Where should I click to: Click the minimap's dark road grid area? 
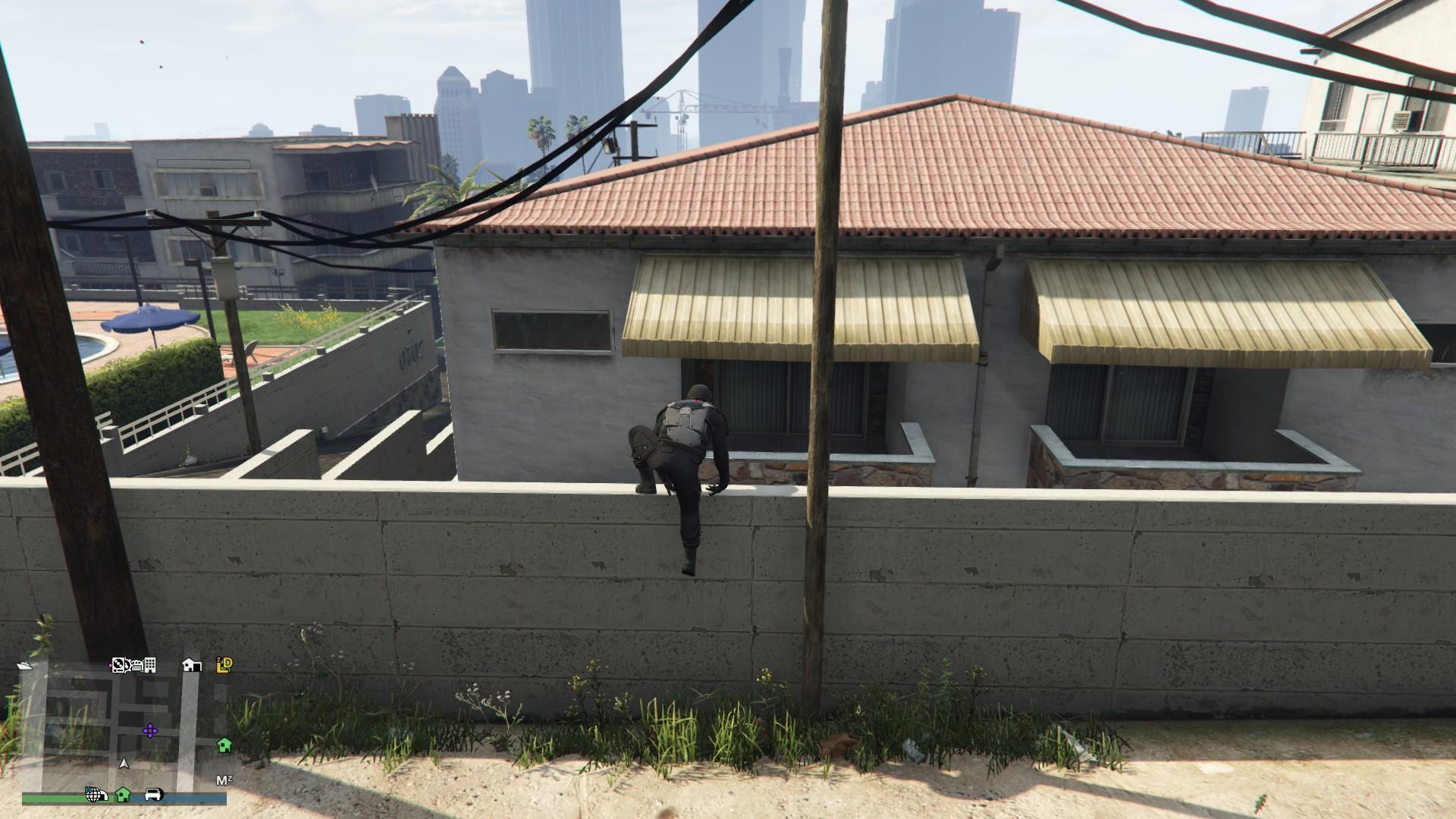coord(77,714)
